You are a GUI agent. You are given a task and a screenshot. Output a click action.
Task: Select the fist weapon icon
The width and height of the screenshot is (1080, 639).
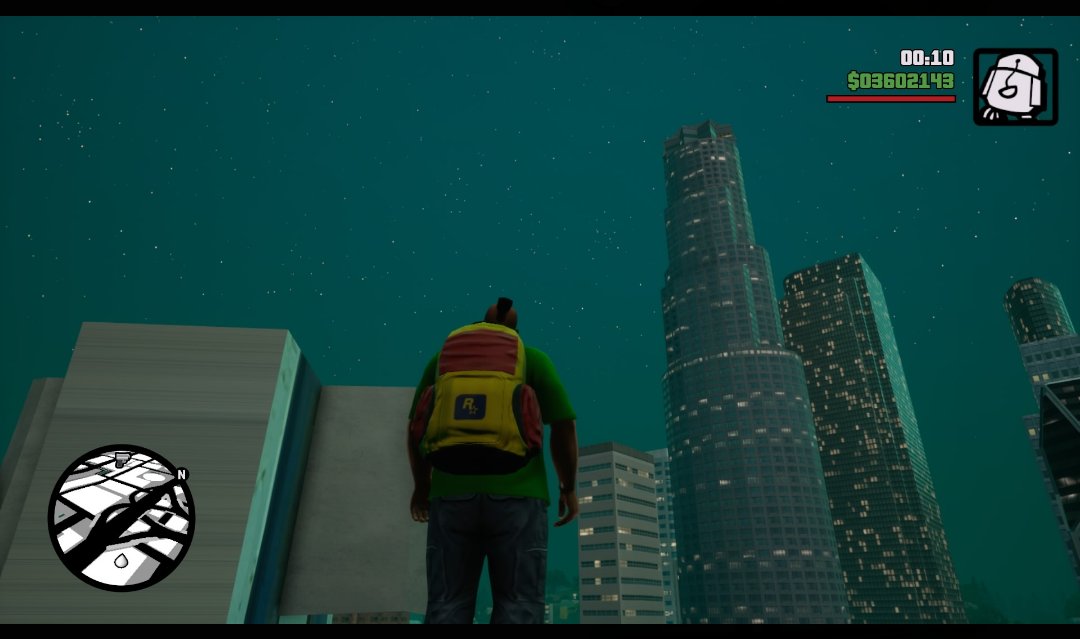point(1015,87)
